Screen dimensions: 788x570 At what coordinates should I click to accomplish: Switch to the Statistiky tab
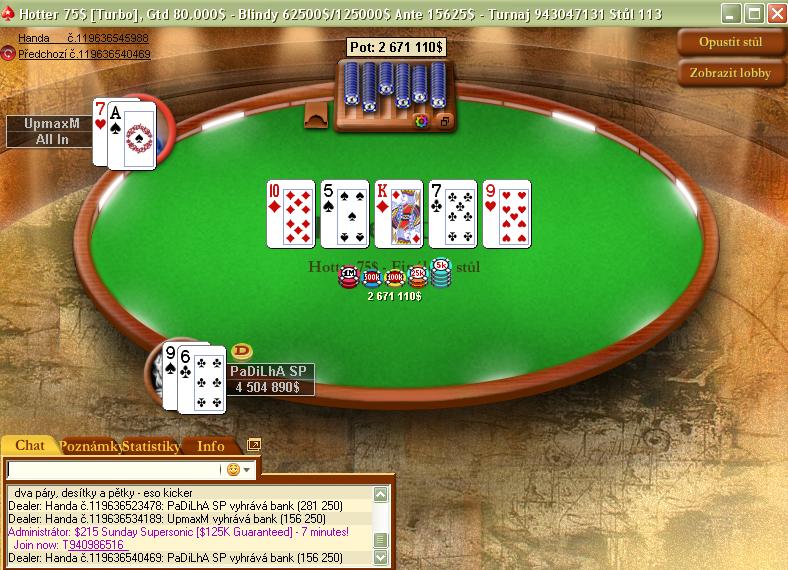(150, 446)
